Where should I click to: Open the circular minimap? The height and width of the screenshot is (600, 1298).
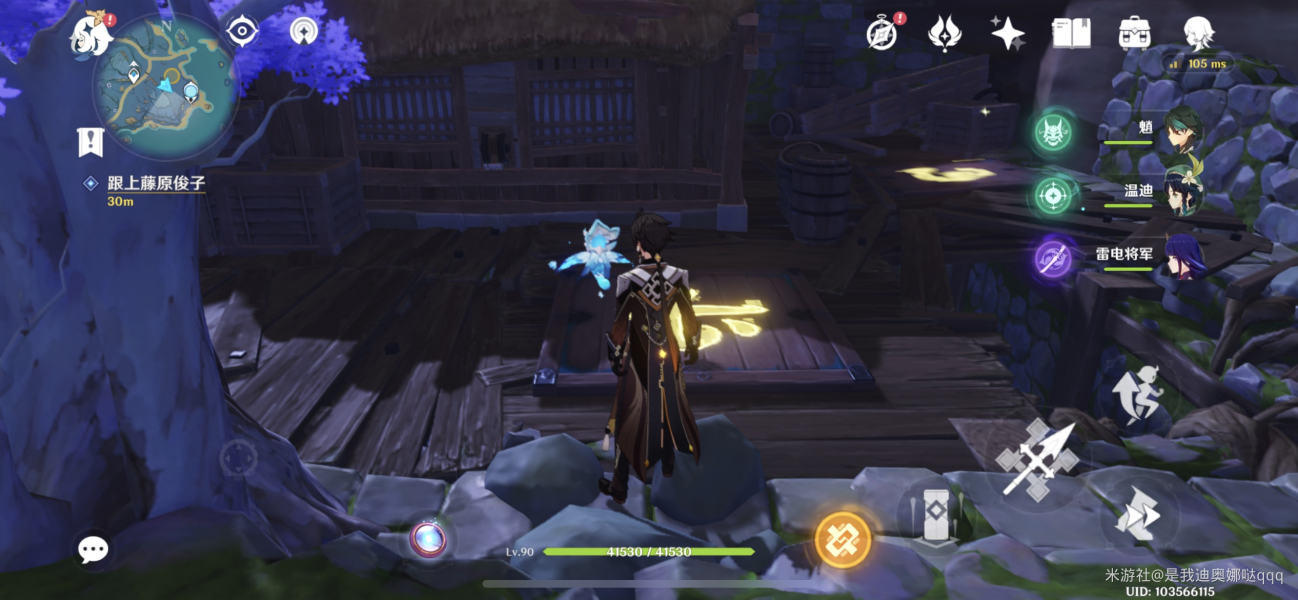[x=166, y=86]
